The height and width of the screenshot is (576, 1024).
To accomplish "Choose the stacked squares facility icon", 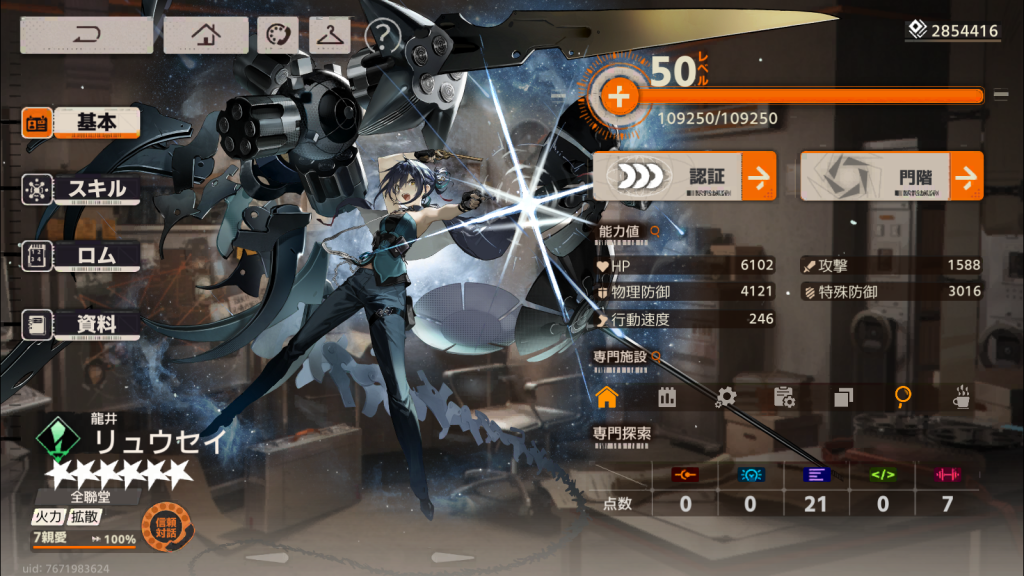I will [x=843, y=397].
